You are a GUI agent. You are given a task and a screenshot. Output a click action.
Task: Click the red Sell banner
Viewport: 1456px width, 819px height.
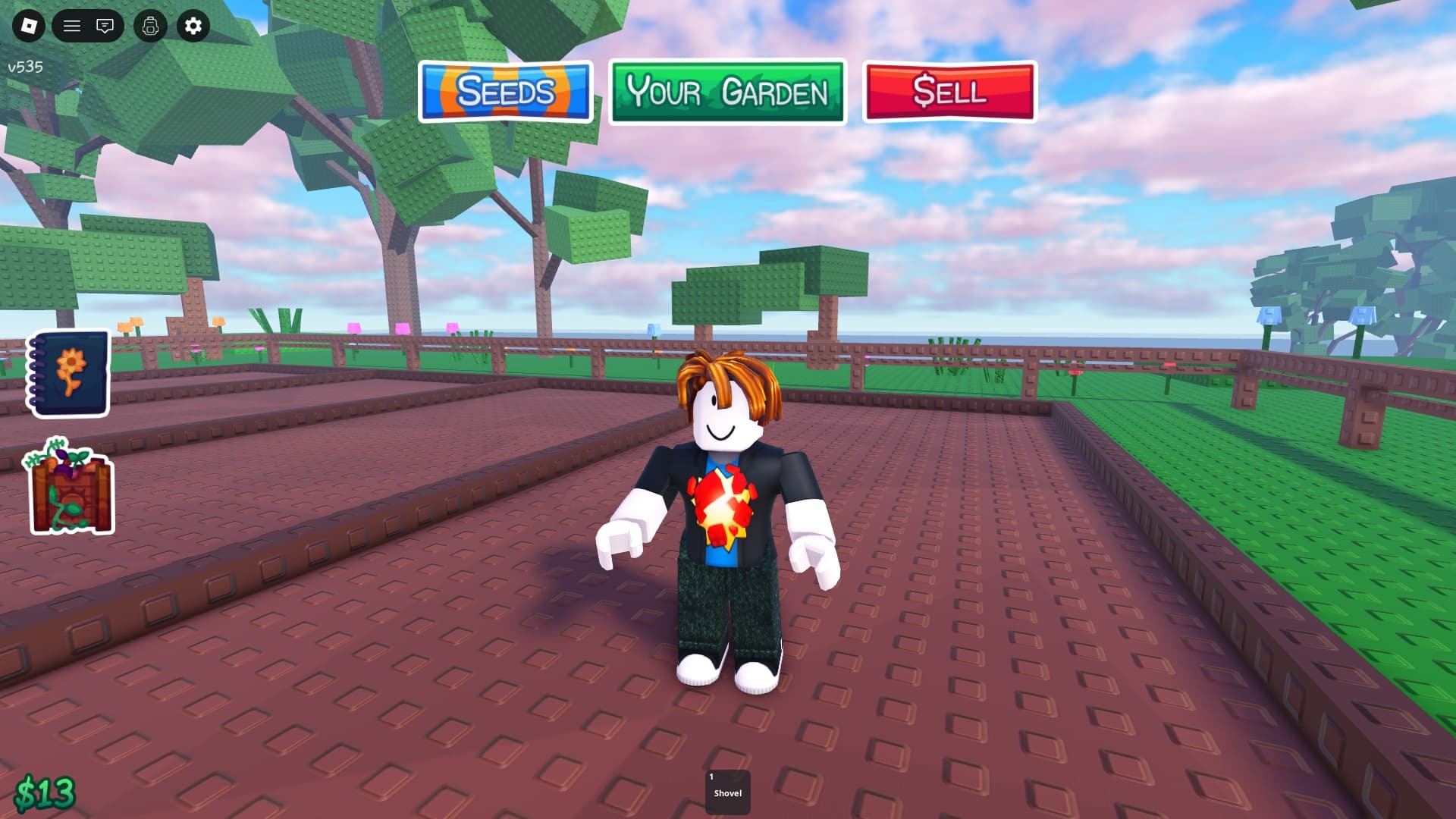[949, 93]
